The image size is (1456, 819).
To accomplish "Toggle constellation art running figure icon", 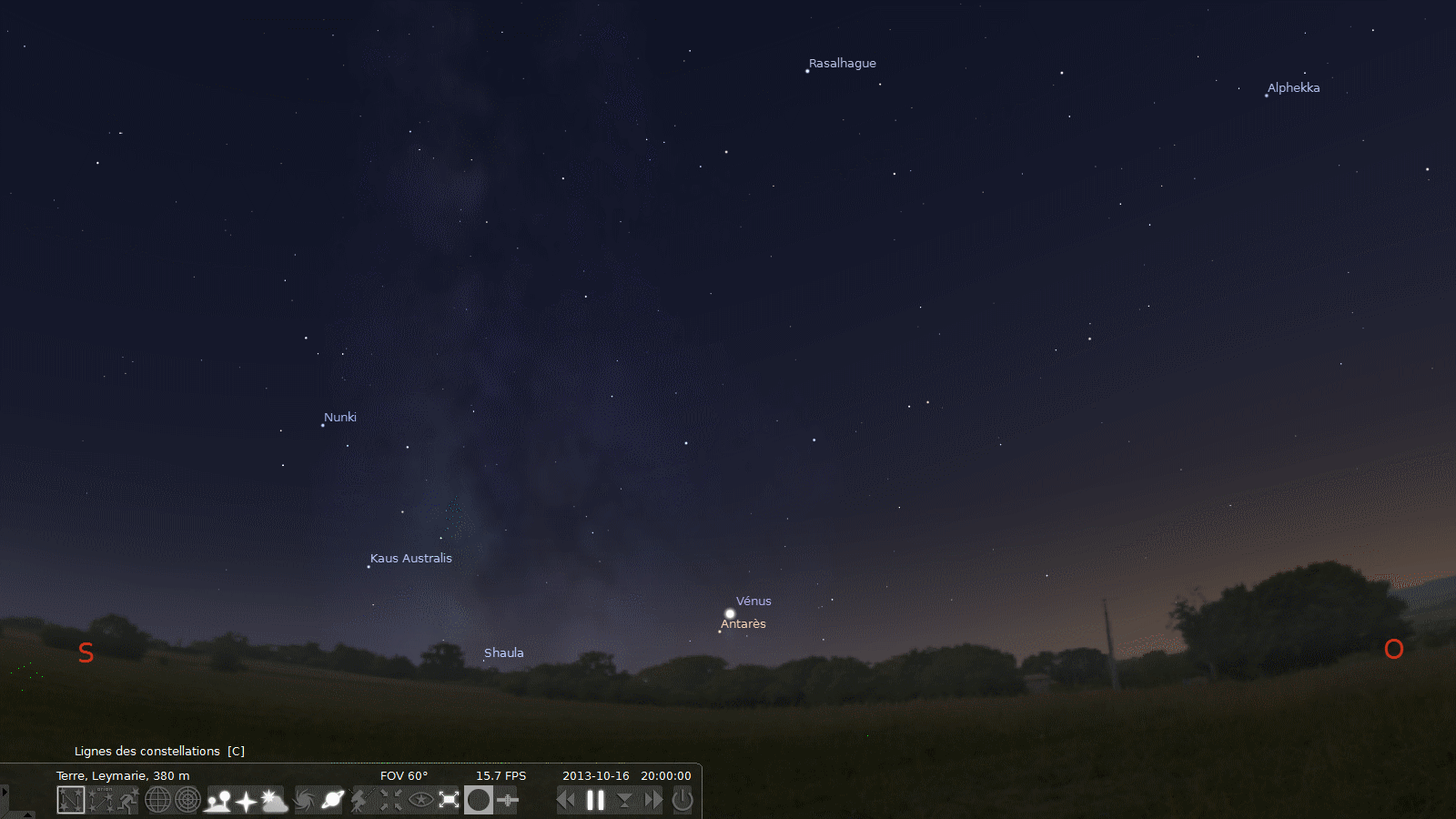I will click(128, 800).
